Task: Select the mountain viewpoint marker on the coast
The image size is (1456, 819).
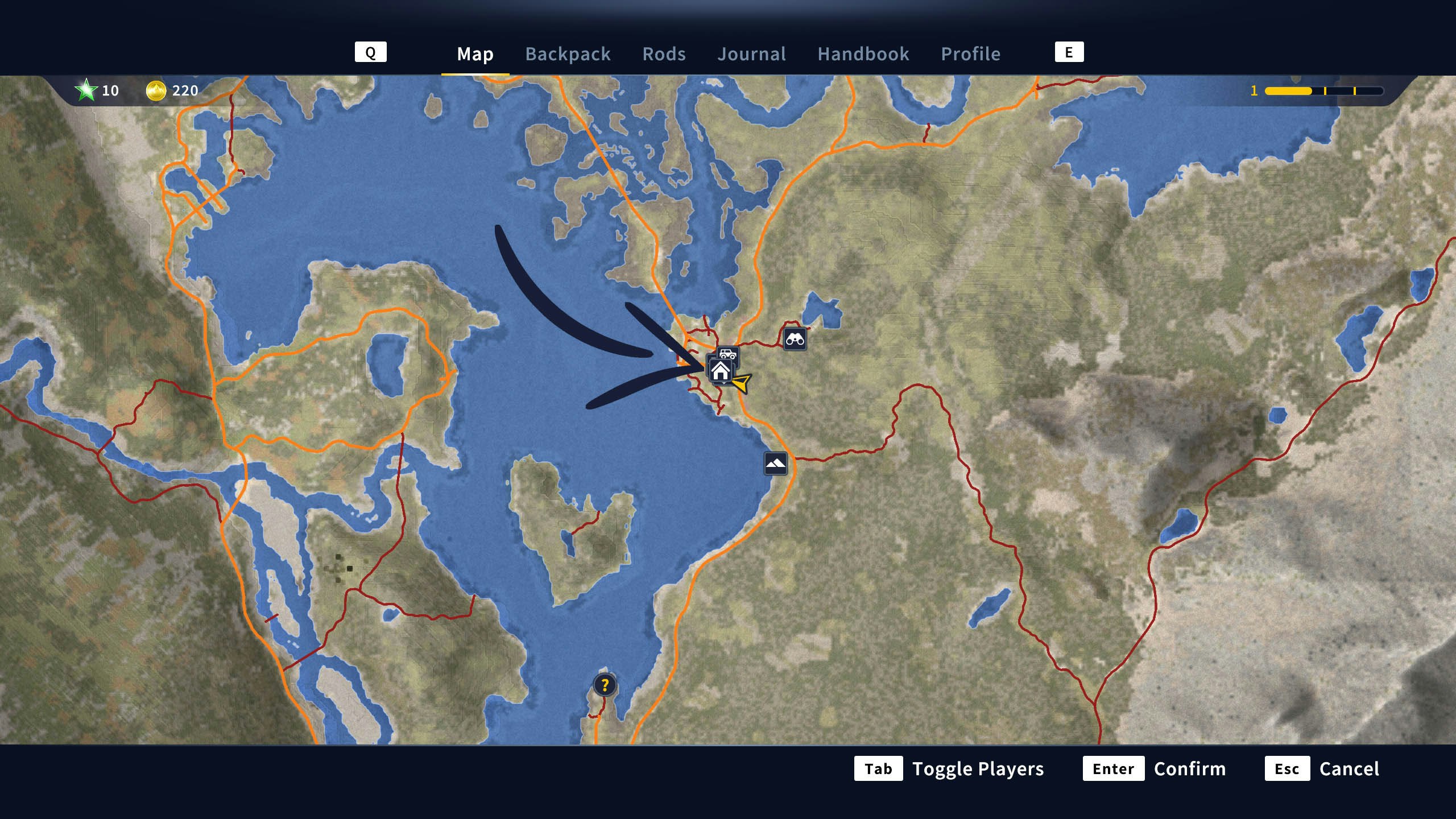Action: pos(775,462)
